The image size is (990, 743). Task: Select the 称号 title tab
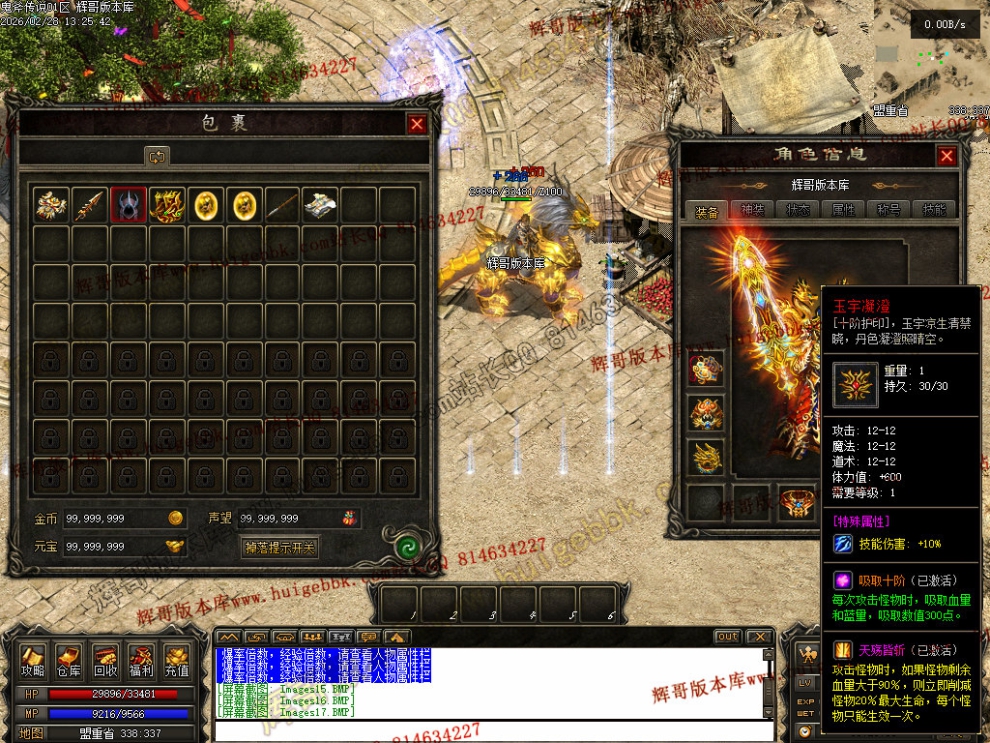click(889, 211)
